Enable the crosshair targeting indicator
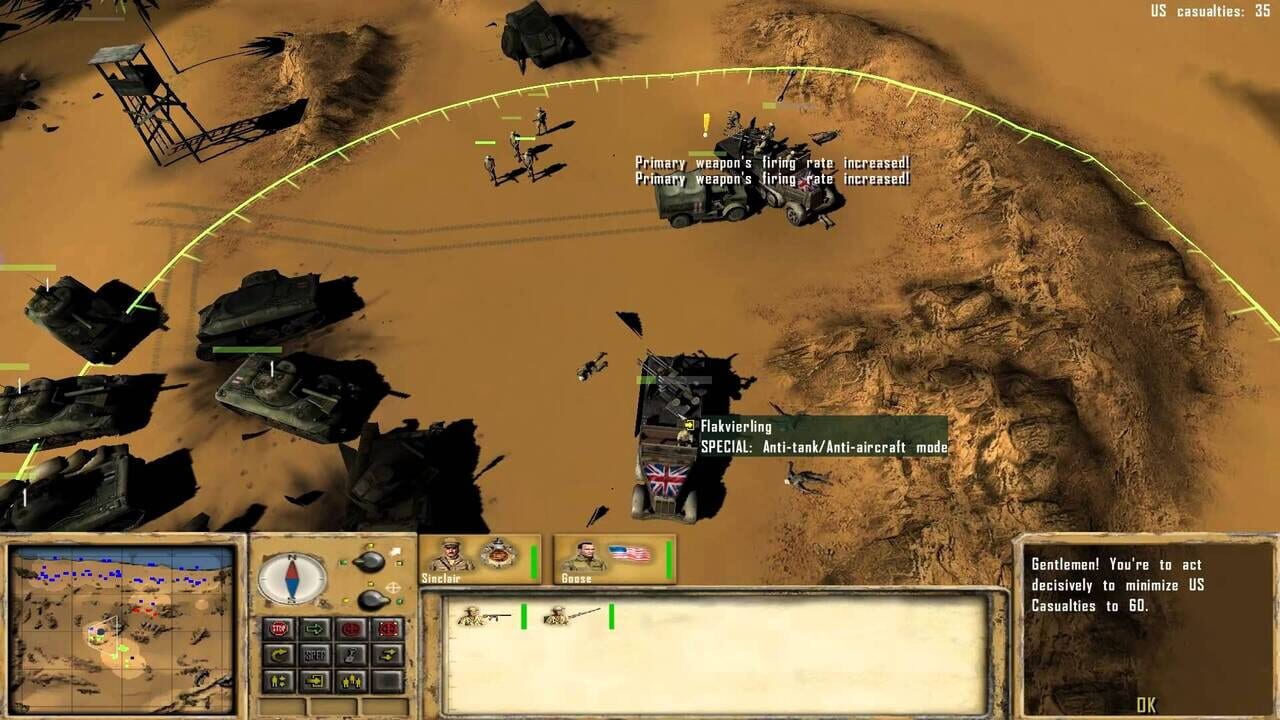 (392, 586)
